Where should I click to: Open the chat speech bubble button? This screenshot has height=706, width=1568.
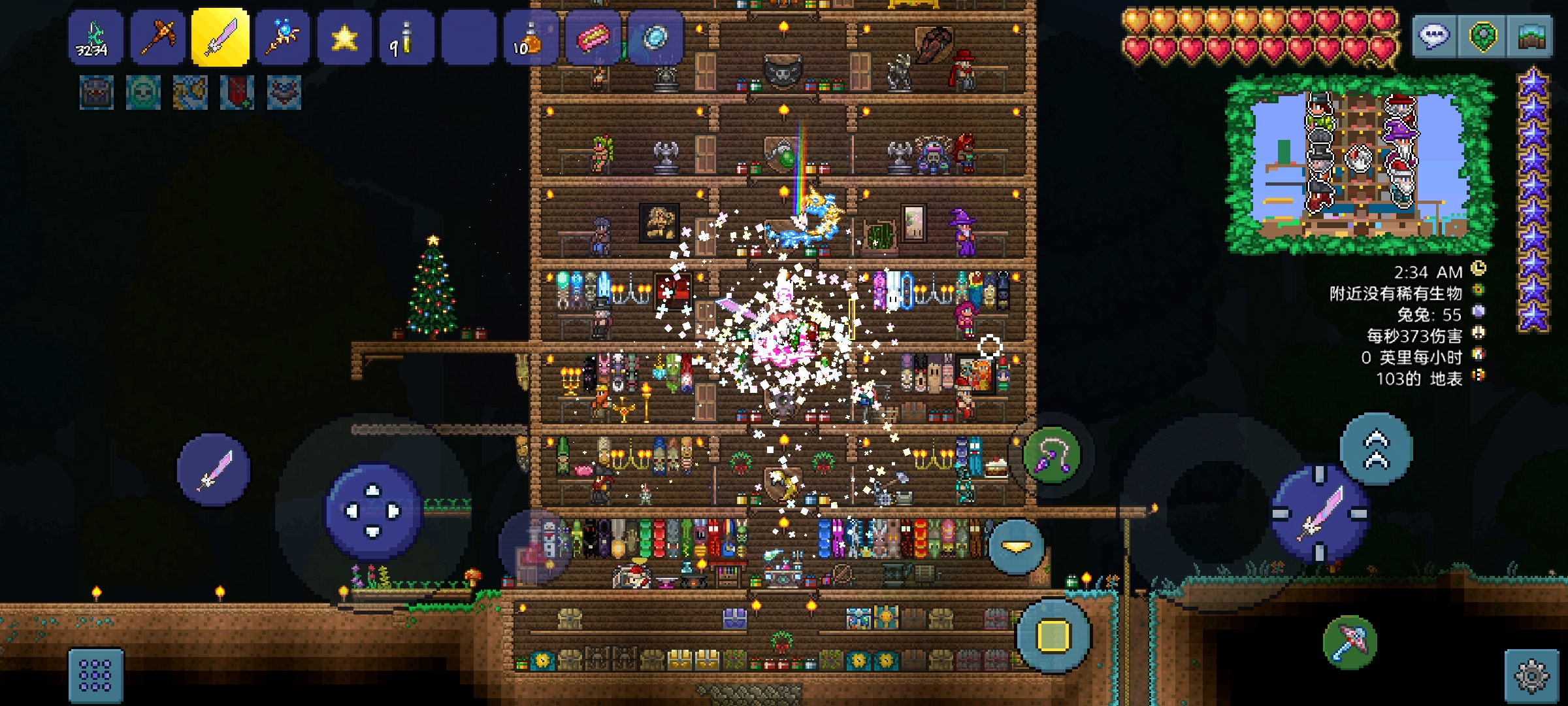pyautogui.click(x=1434, y=37)
